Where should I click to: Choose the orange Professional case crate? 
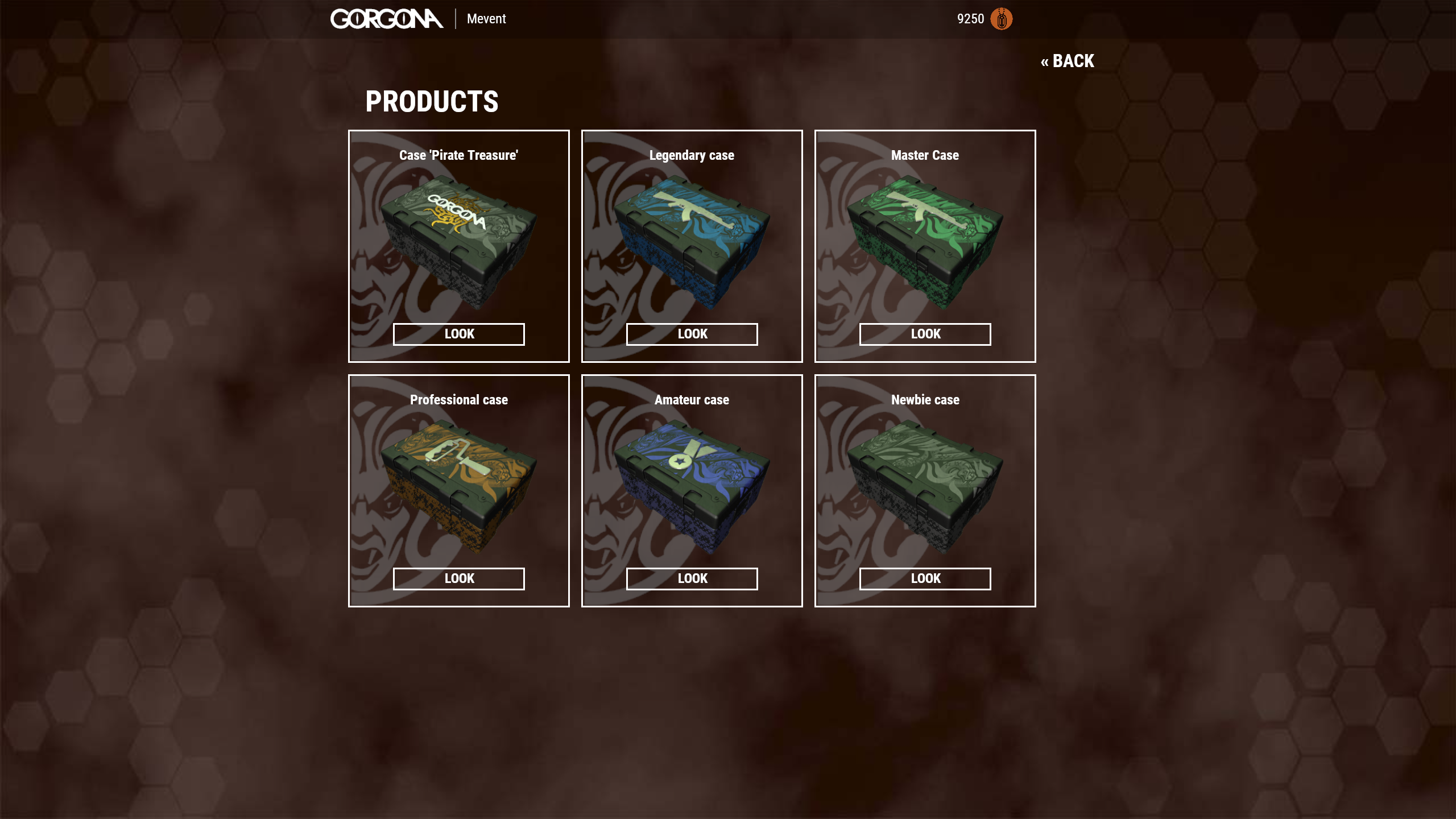[x=458, y=487]
